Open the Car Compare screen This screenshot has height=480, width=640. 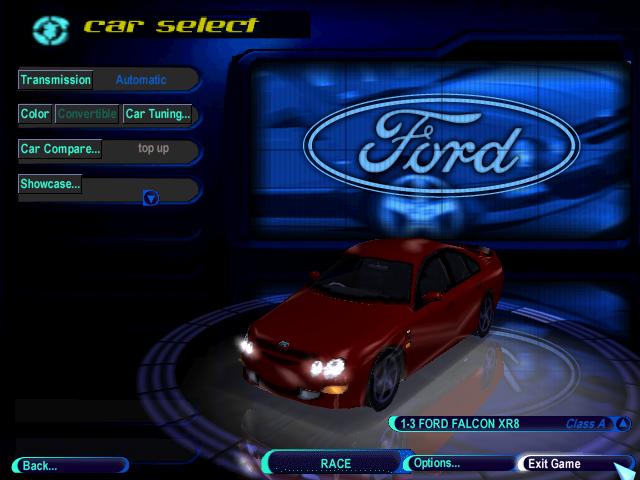(60, 149)
